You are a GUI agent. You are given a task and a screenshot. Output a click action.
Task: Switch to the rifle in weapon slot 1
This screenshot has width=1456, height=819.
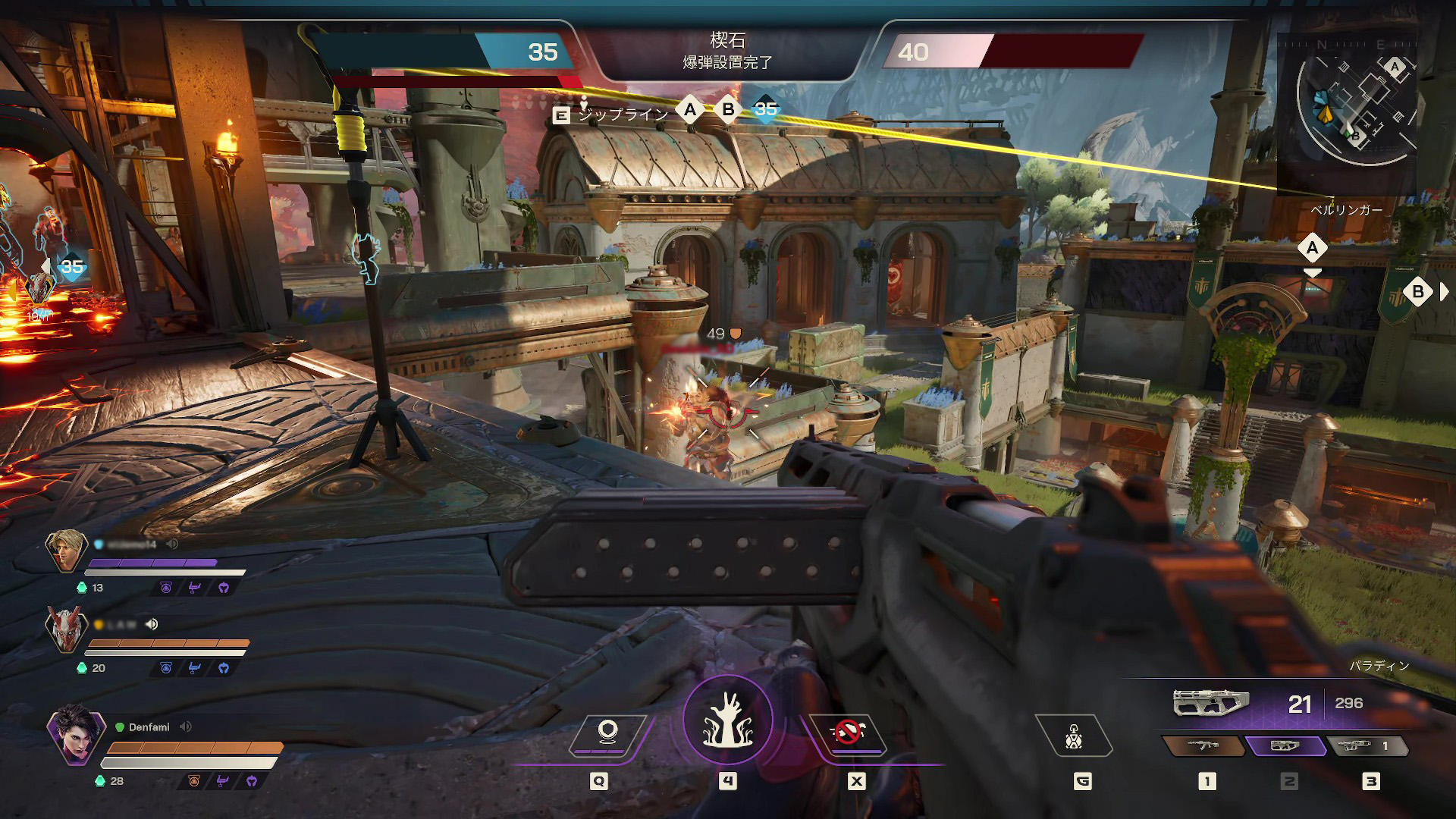pyautogui.click(x=1203, y=746)
